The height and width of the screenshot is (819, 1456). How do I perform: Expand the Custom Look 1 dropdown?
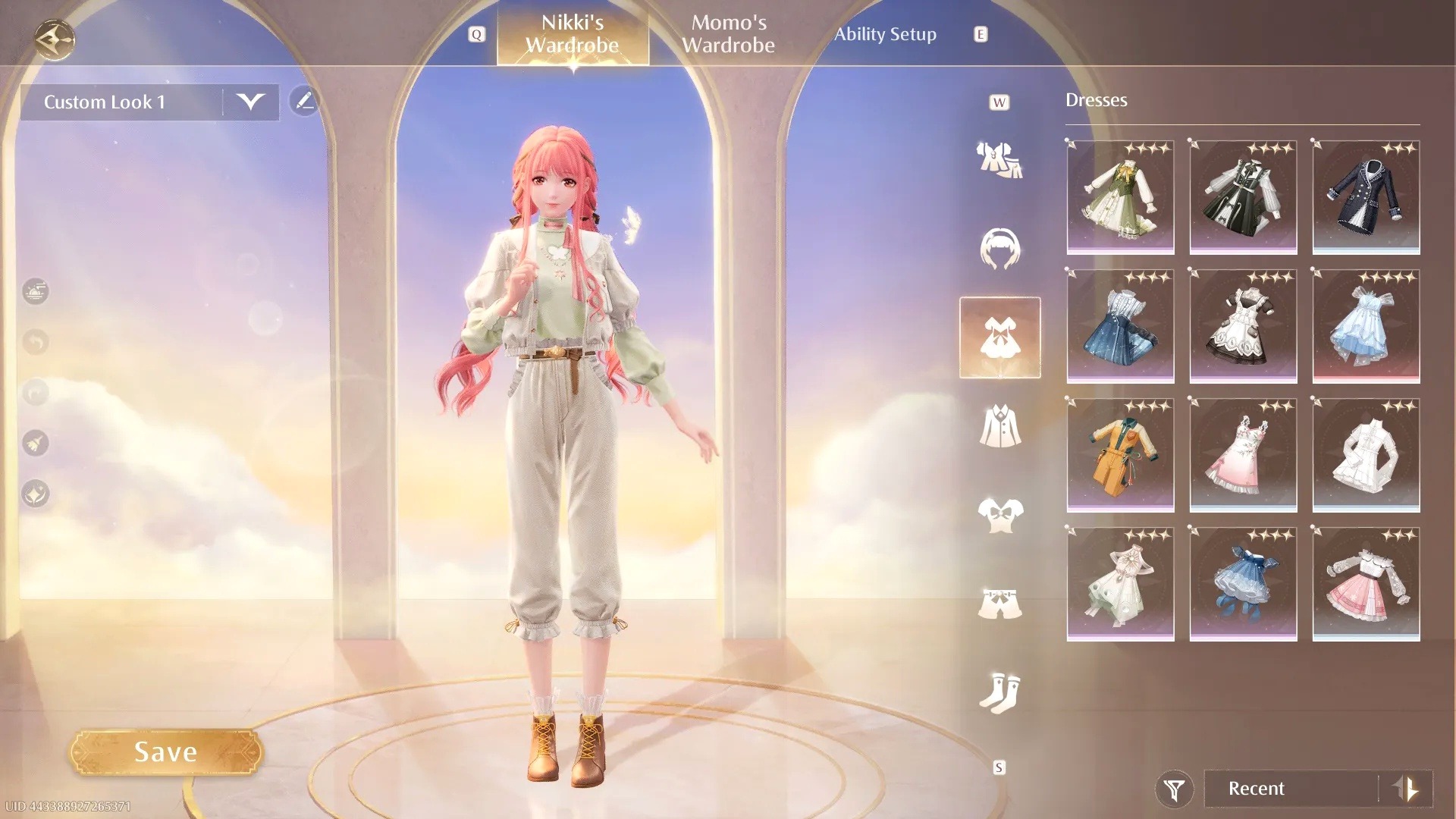coord(252,102)
